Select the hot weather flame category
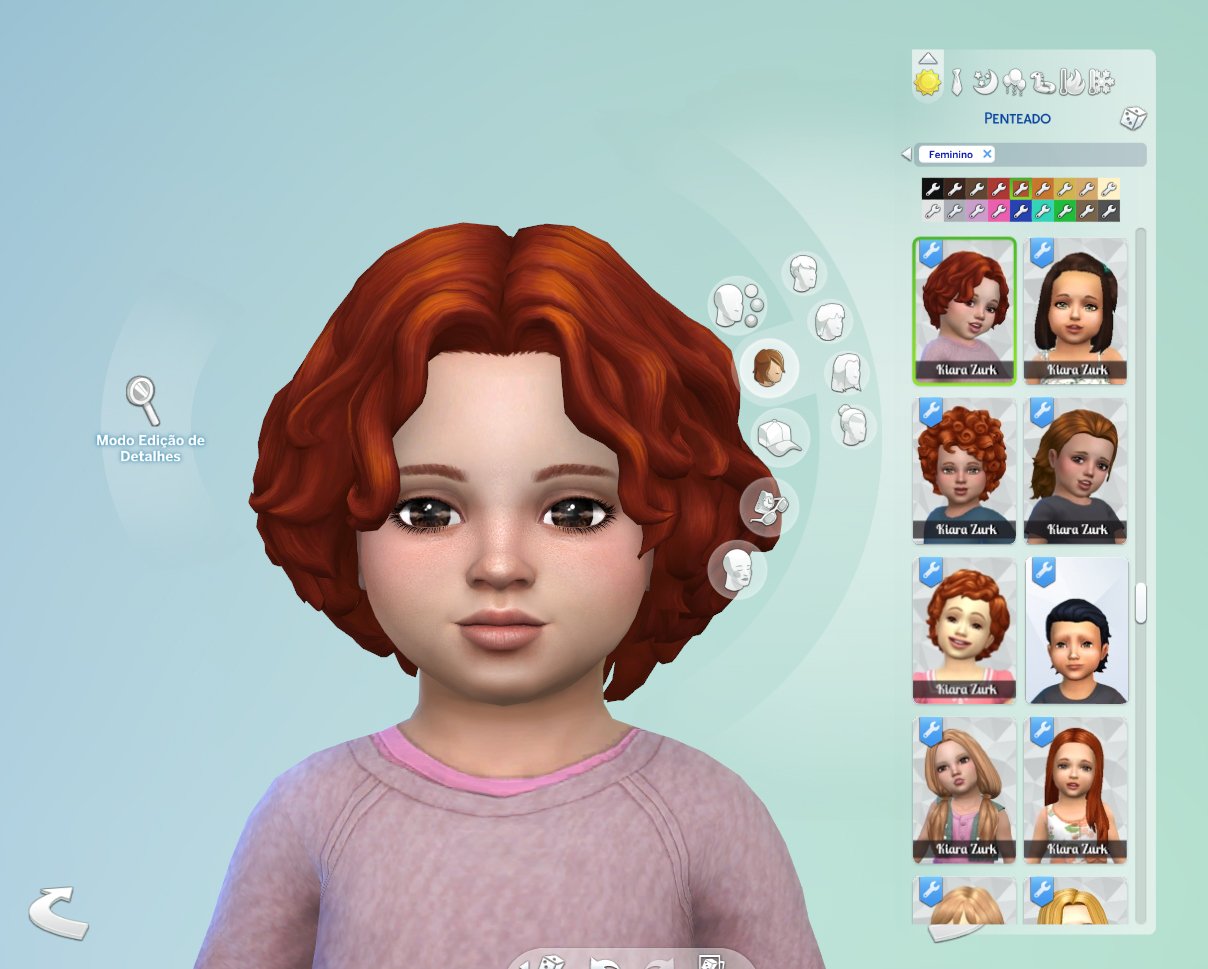 1071,82
